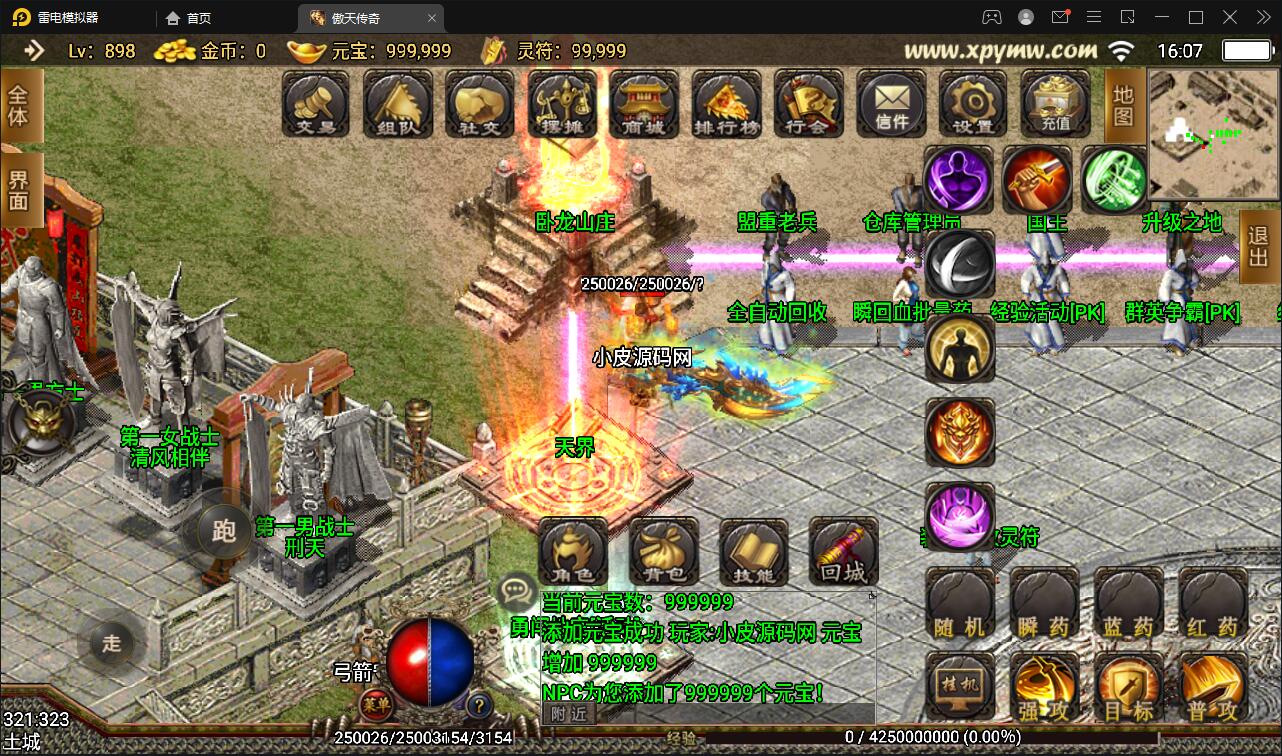This screenshot has height=756, width=1282.
Task: Close the emulator window
Action: point(1260,17)
